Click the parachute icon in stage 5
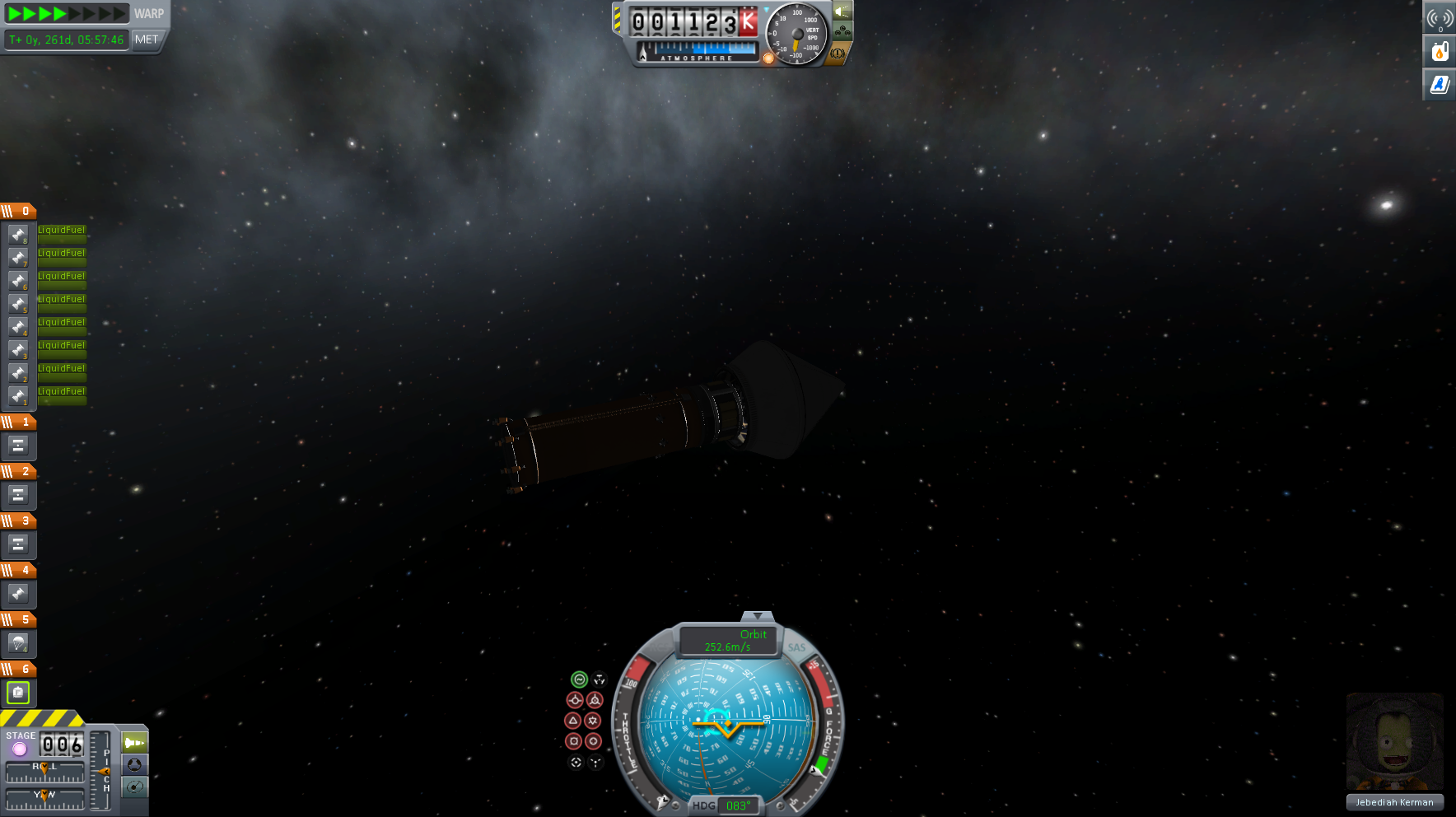Viewport: 1456px width, 817px height. pos(18,643)
